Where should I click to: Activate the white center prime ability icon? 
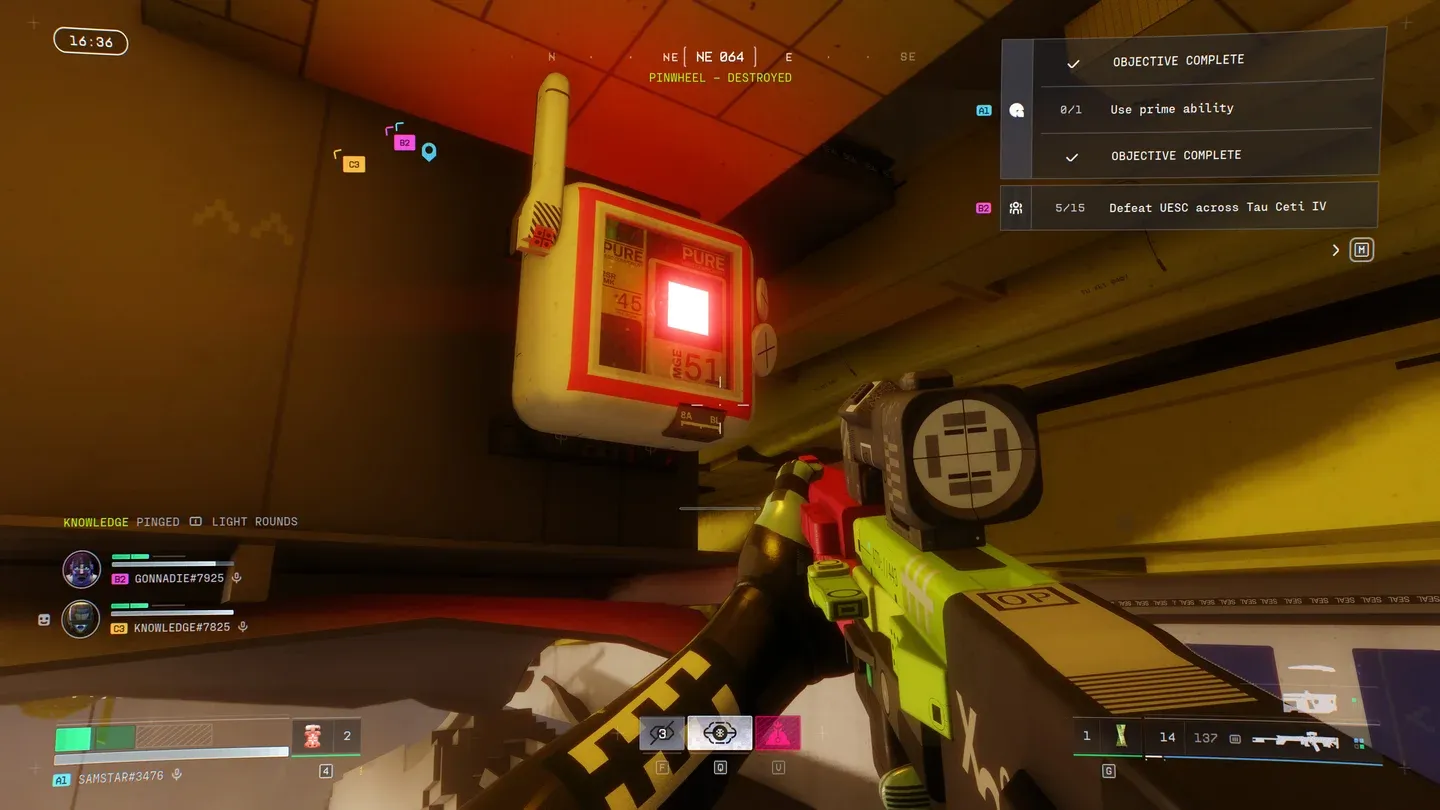(x=719, y=734)
